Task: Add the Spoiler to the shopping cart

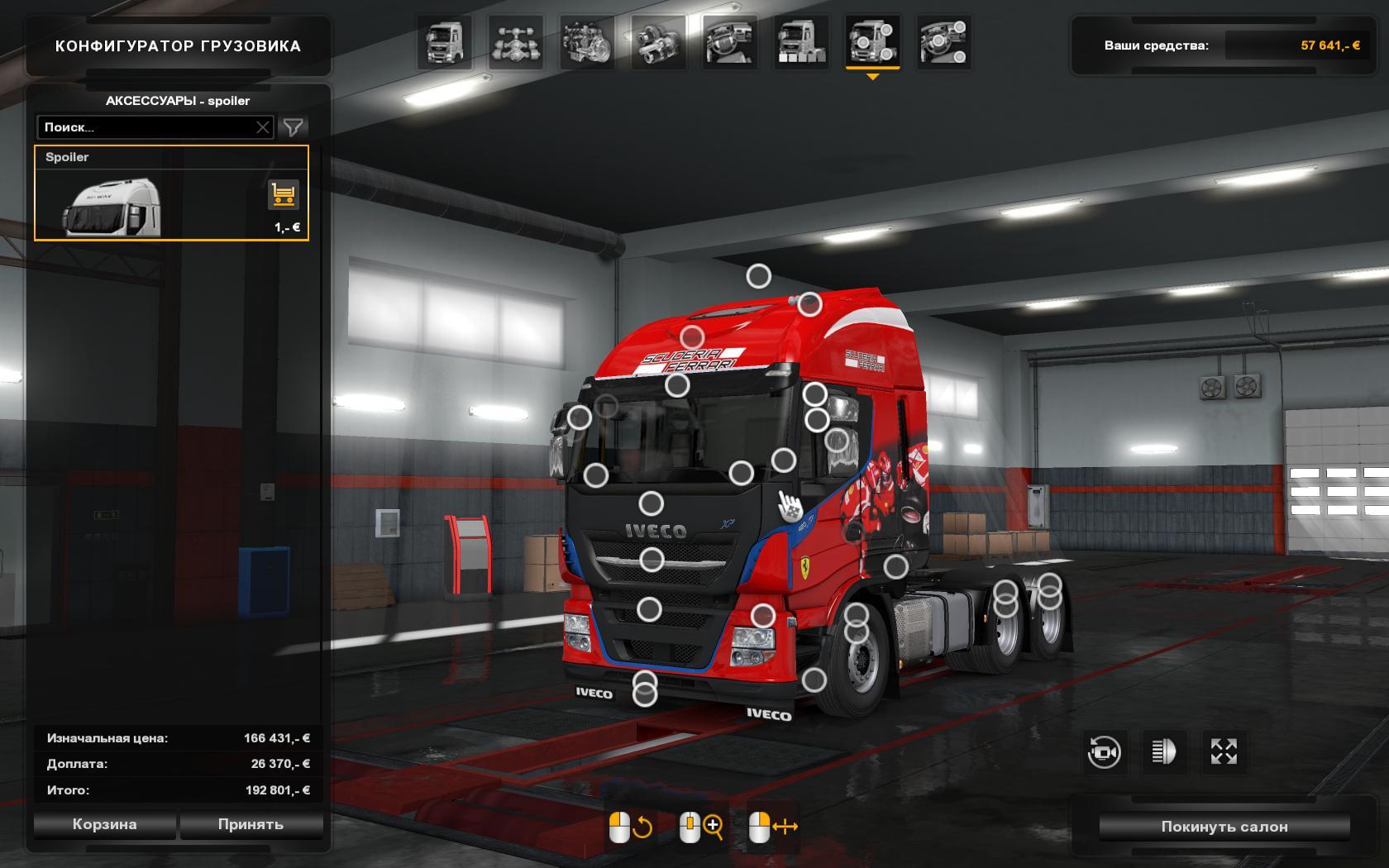Action: (x=284, y=196)
